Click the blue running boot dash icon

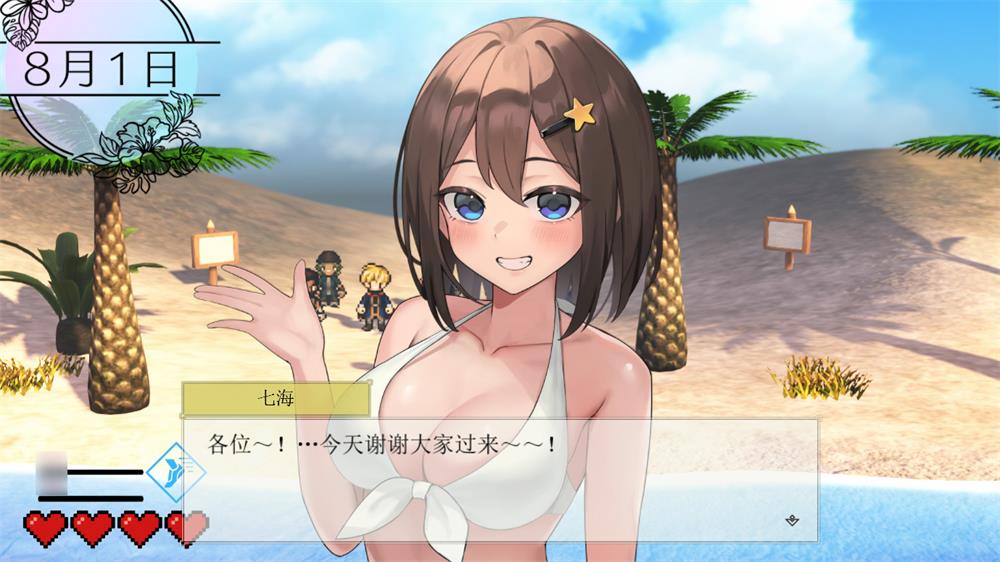[169, 472]
